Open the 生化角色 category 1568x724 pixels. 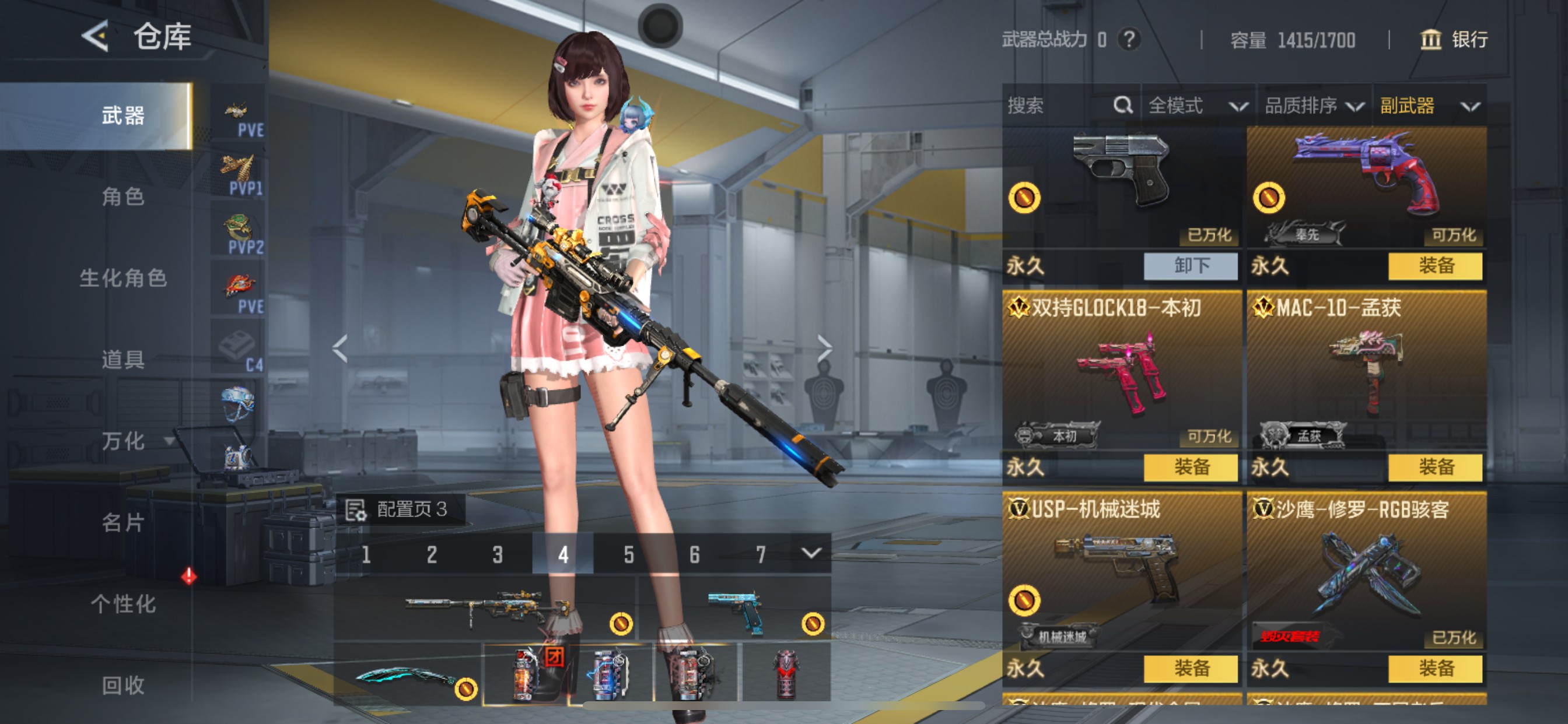click(123, 278)
